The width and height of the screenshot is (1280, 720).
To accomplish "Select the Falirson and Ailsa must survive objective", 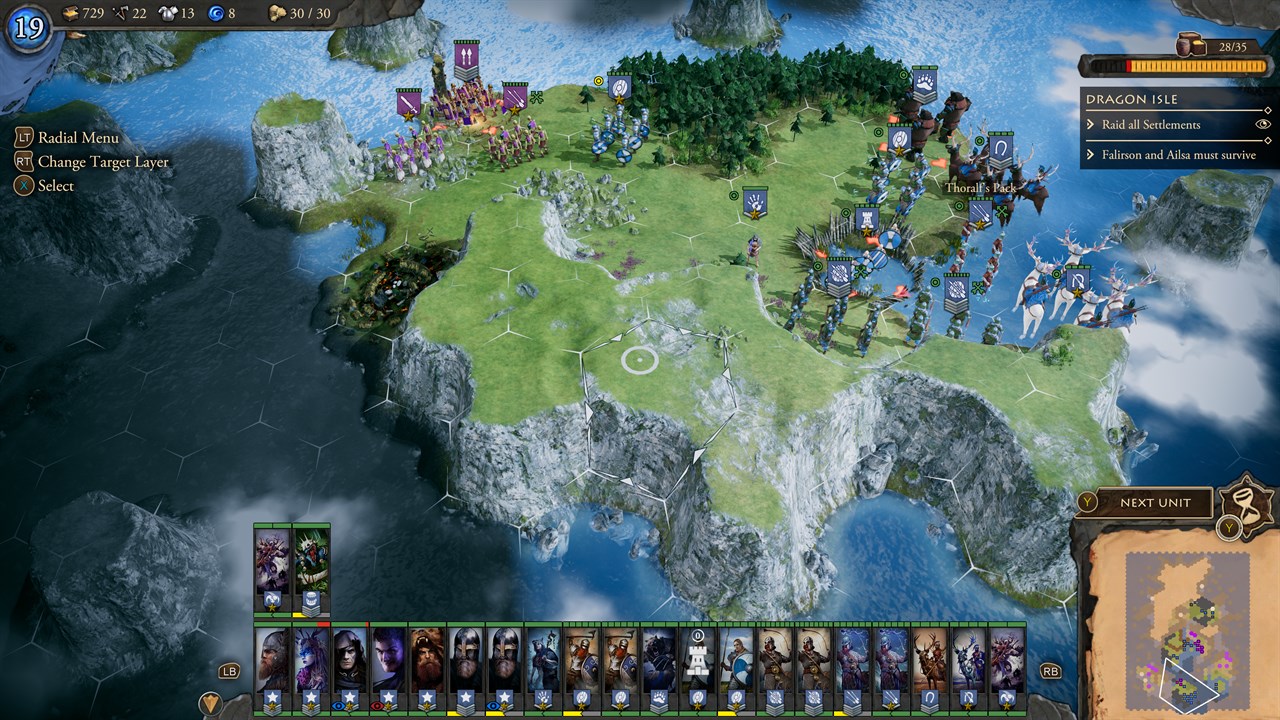I will tap(1178, 155).
